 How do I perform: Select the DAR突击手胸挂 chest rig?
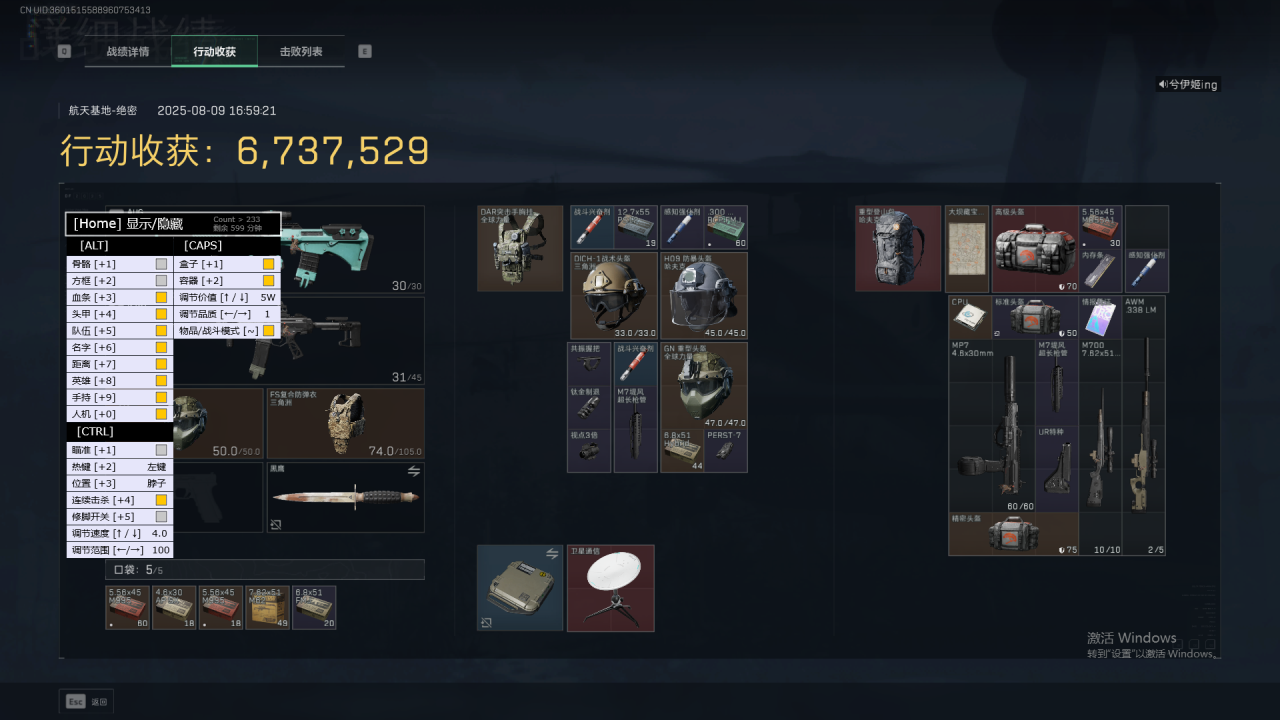pyautogui.click(x=520, y=248)
